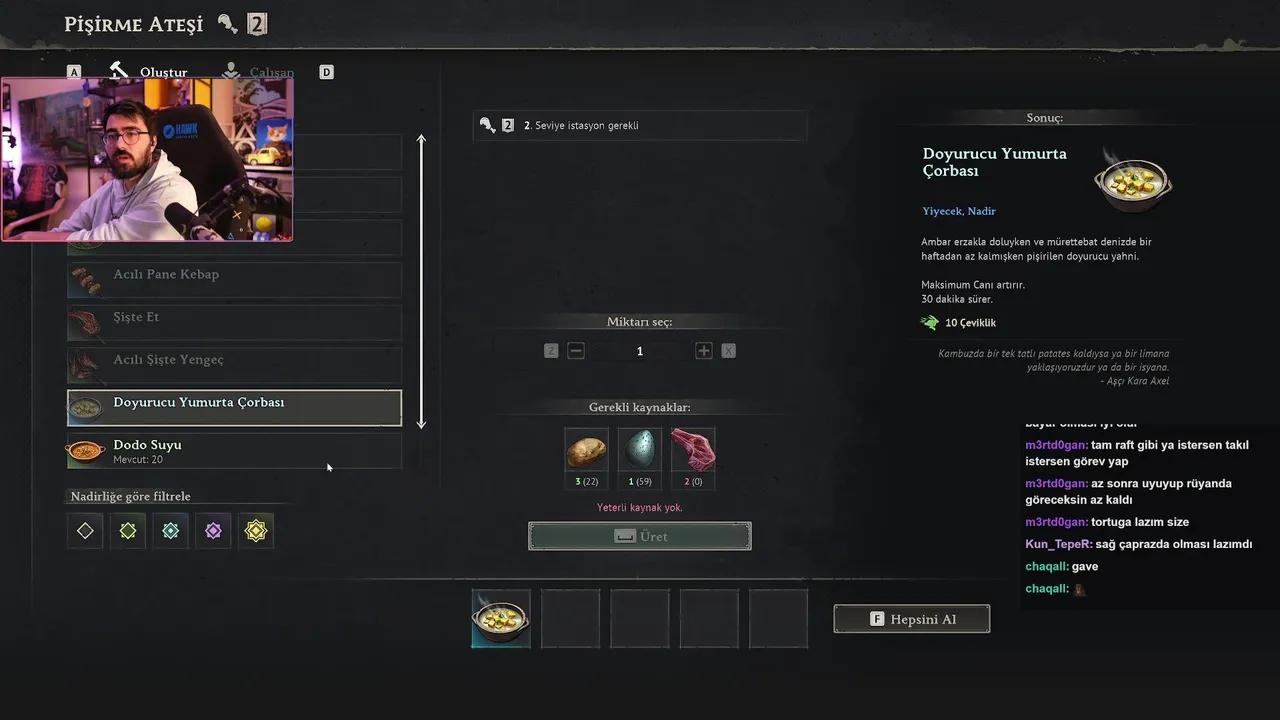Select the raw meat ingredient slot
This screenshot has width=1280, height=720.
[693, 450]
